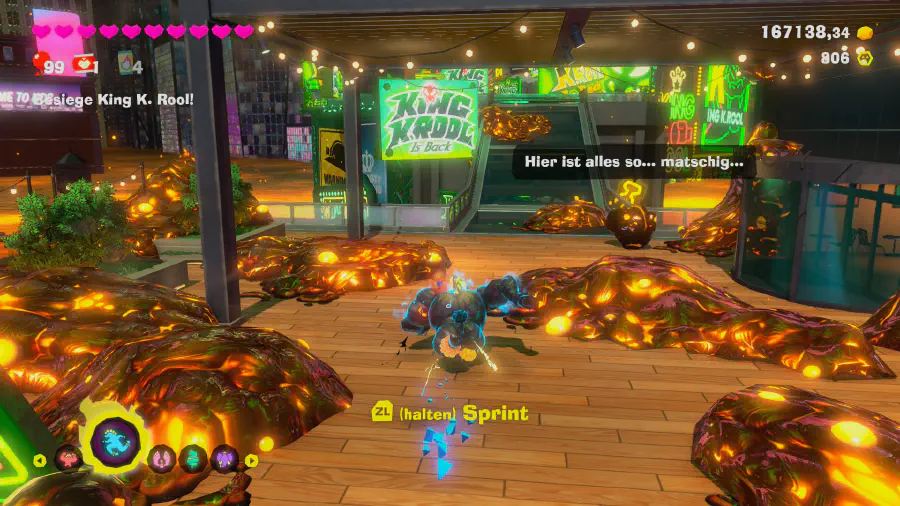Click the yellow left arrow beside the transformations

pos(40,461)
